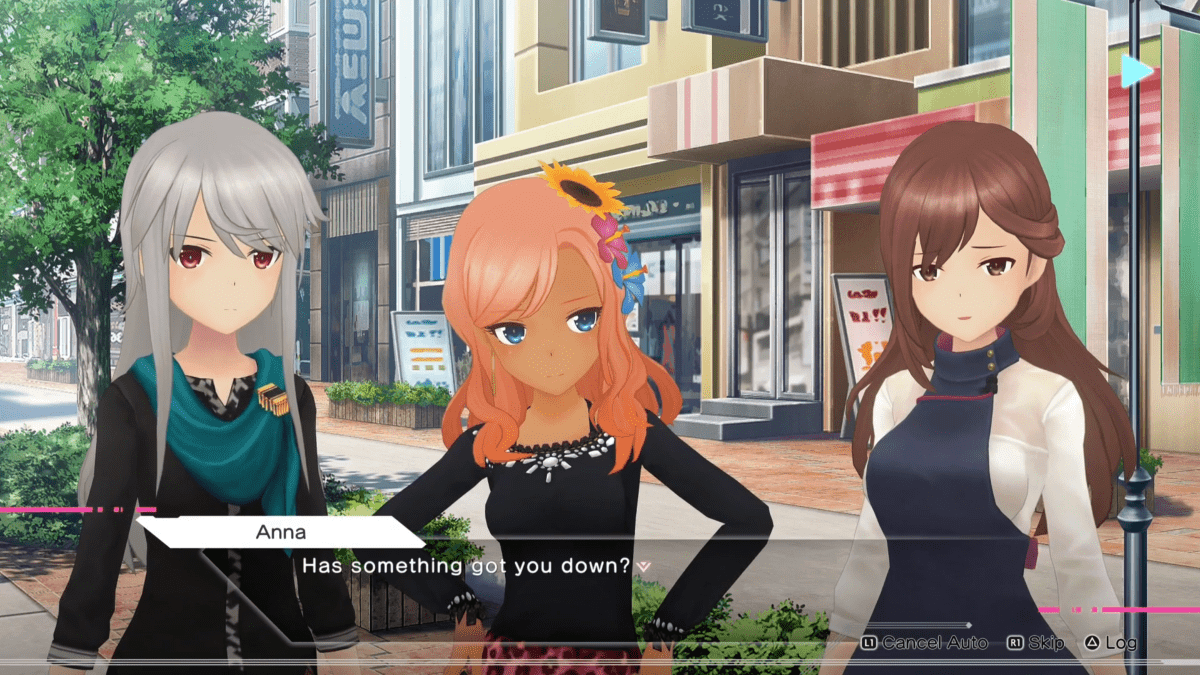Click the pink continue arrow after the dialogue

(x=644, y=567)
